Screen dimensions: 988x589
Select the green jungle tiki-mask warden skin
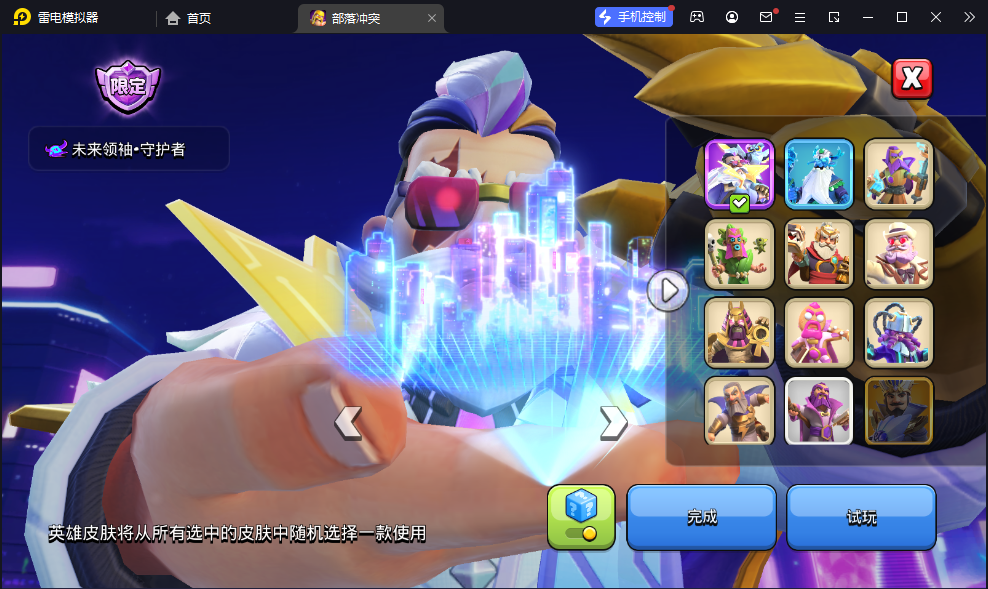(739, 253)
